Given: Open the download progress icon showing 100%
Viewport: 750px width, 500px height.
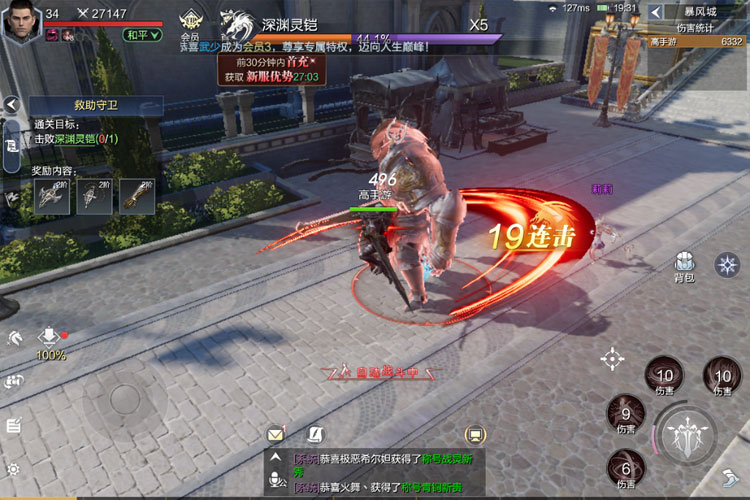Looking at the screenshot, I should (50, 338).
